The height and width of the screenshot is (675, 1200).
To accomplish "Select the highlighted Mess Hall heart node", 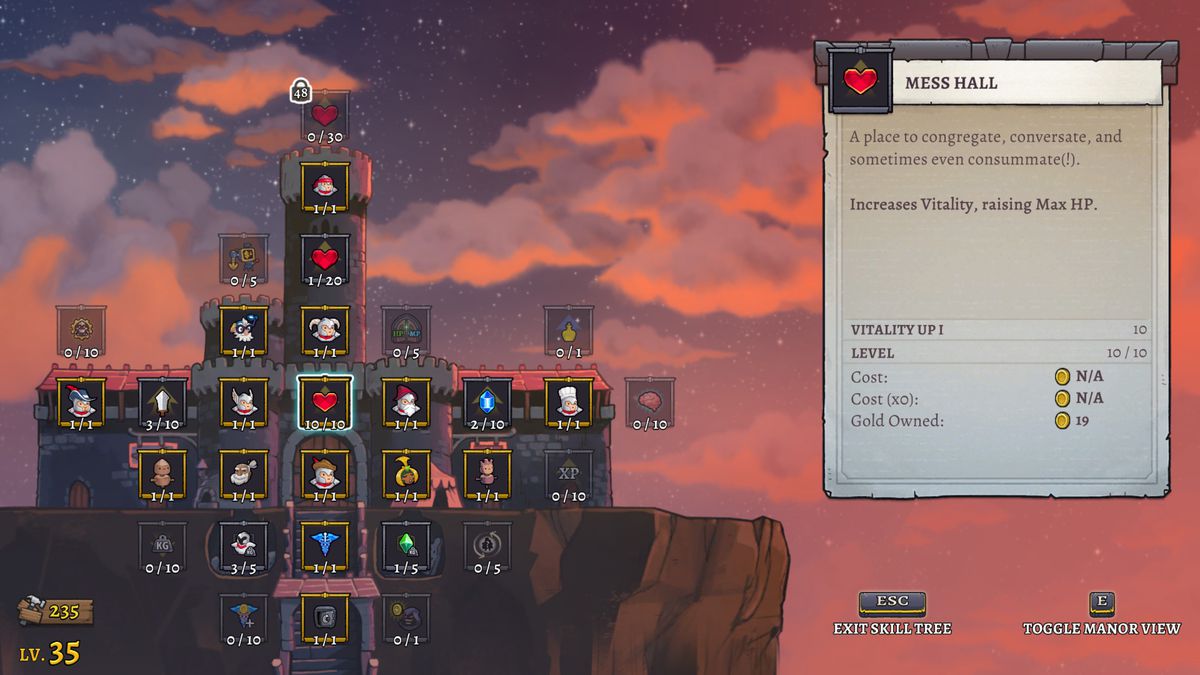I will click(x=325, y=402).
